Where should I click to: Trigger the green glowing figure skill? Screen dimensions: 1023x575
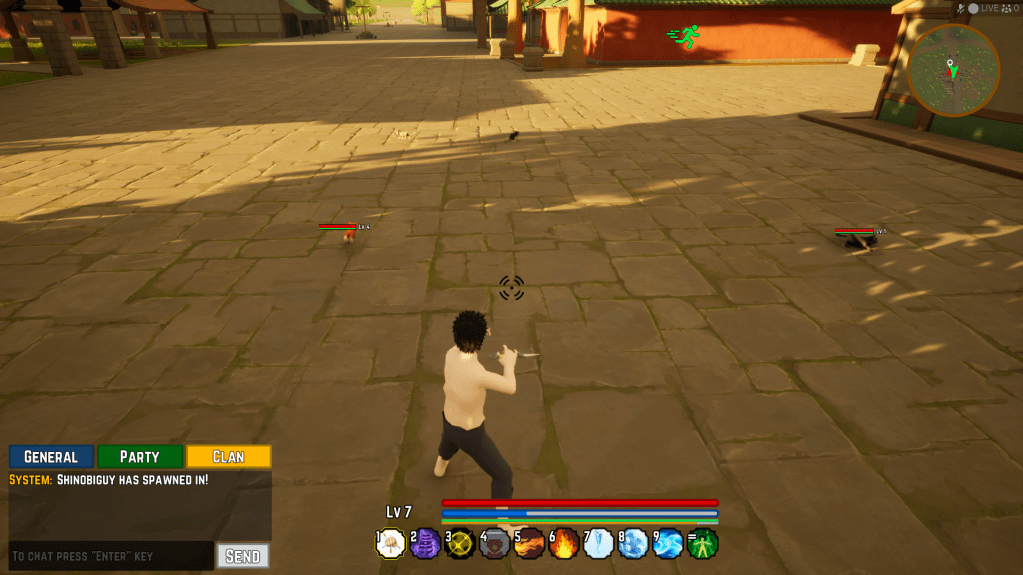tap(704, 544)
